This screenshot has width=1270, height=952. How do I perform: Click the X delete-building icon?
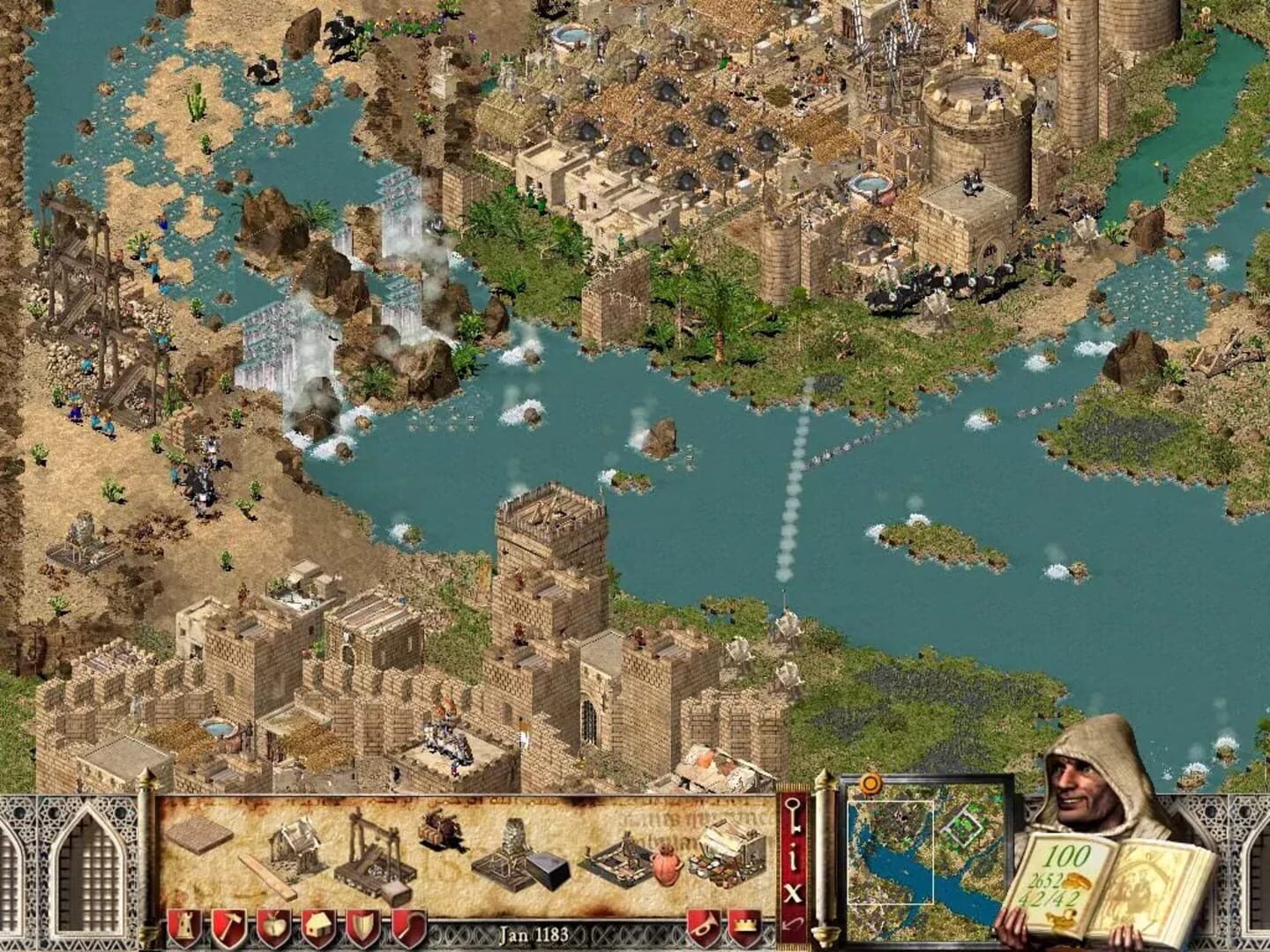(794, 891)
